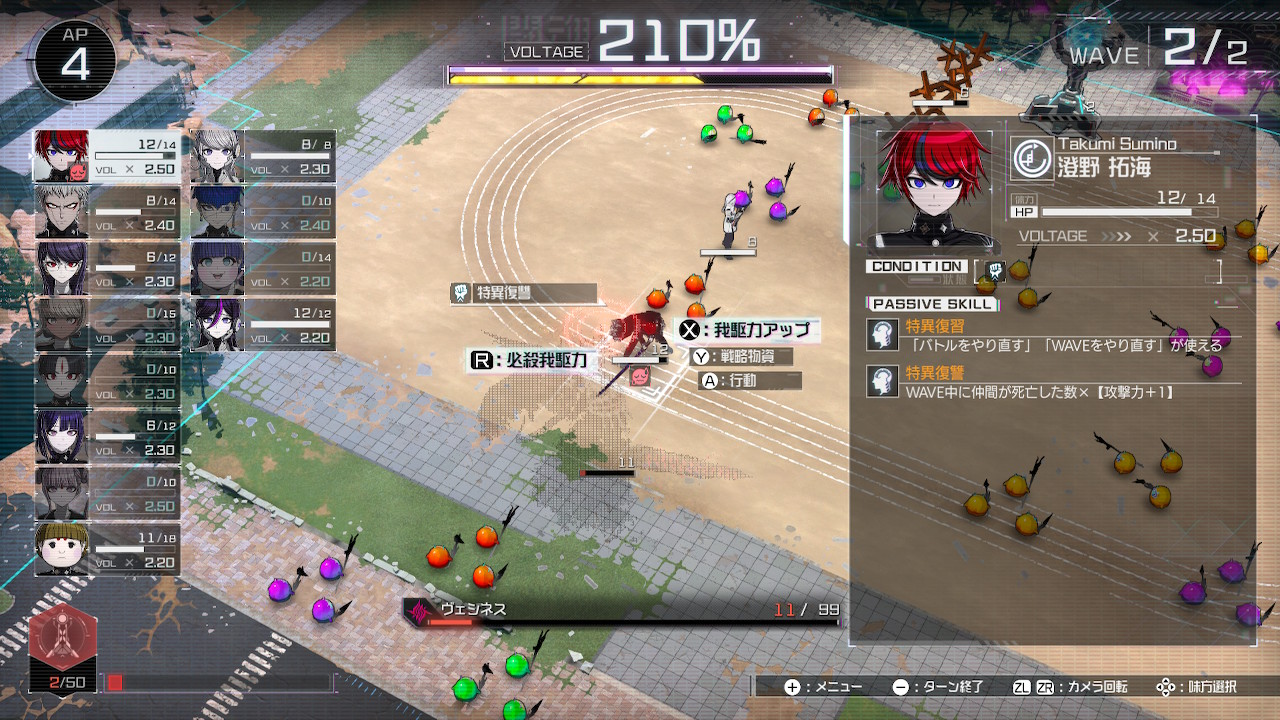Choose the round-faced hat-wearing ally with 11/18 HP
Screen dimensions: 1280x720
[x=107, y=549]
